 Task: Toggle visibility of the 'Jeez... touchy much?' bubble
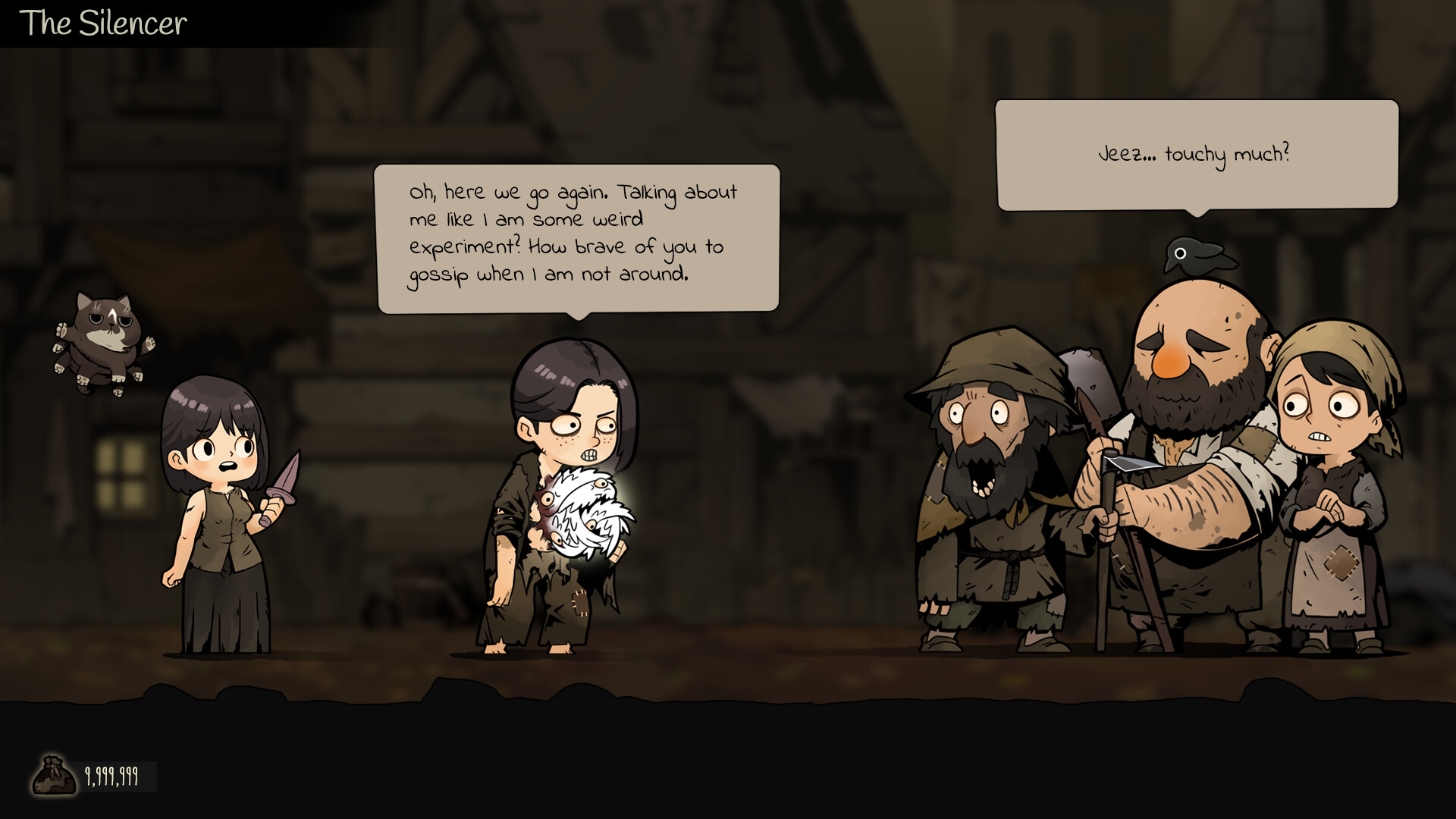[x=1197, y=153]
